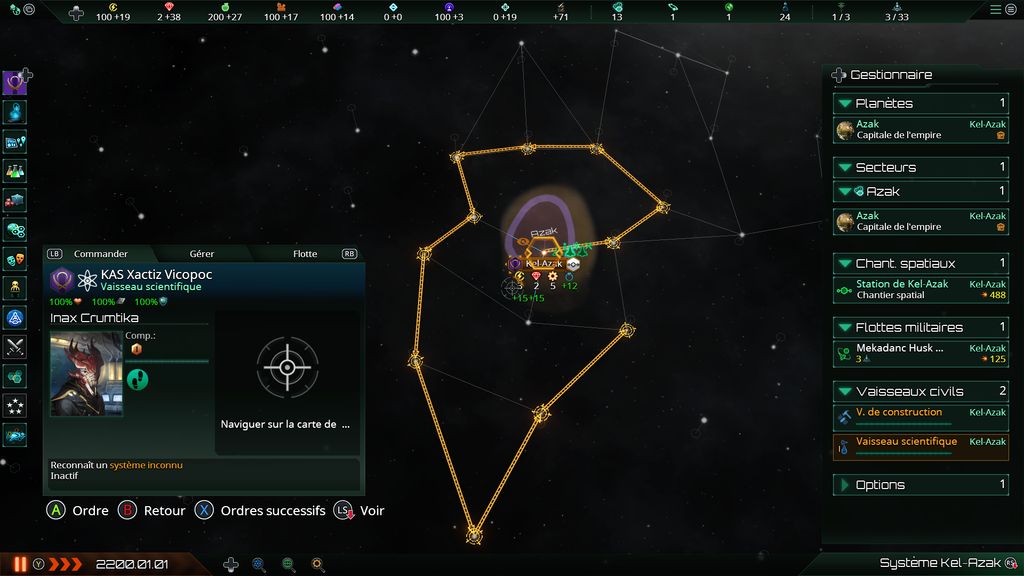Switch to the Flotte tab
Viewport: 1024px width, 576px height.
click(305, 254)
